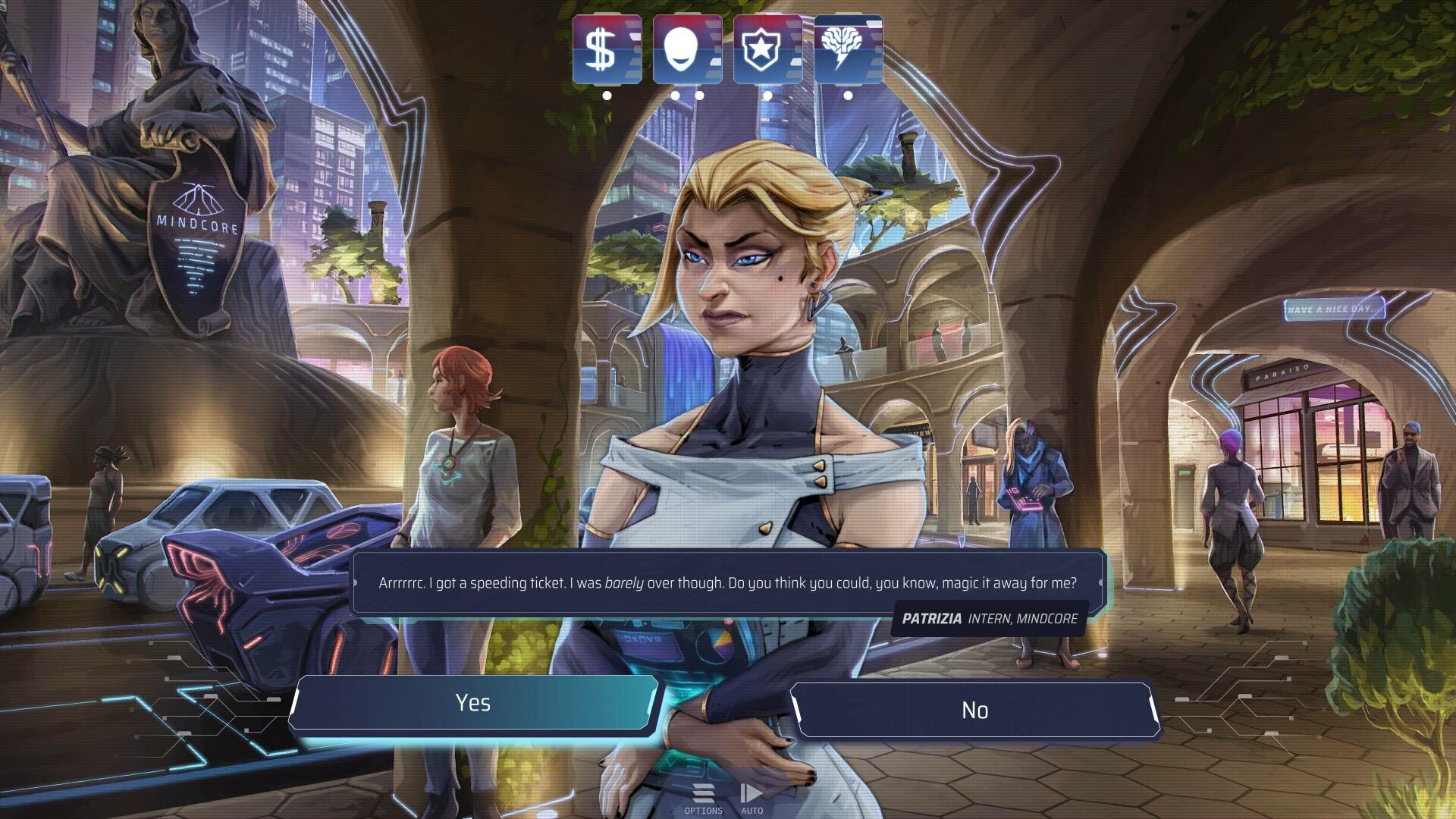Choose the Yes reply

coord(473,703)
